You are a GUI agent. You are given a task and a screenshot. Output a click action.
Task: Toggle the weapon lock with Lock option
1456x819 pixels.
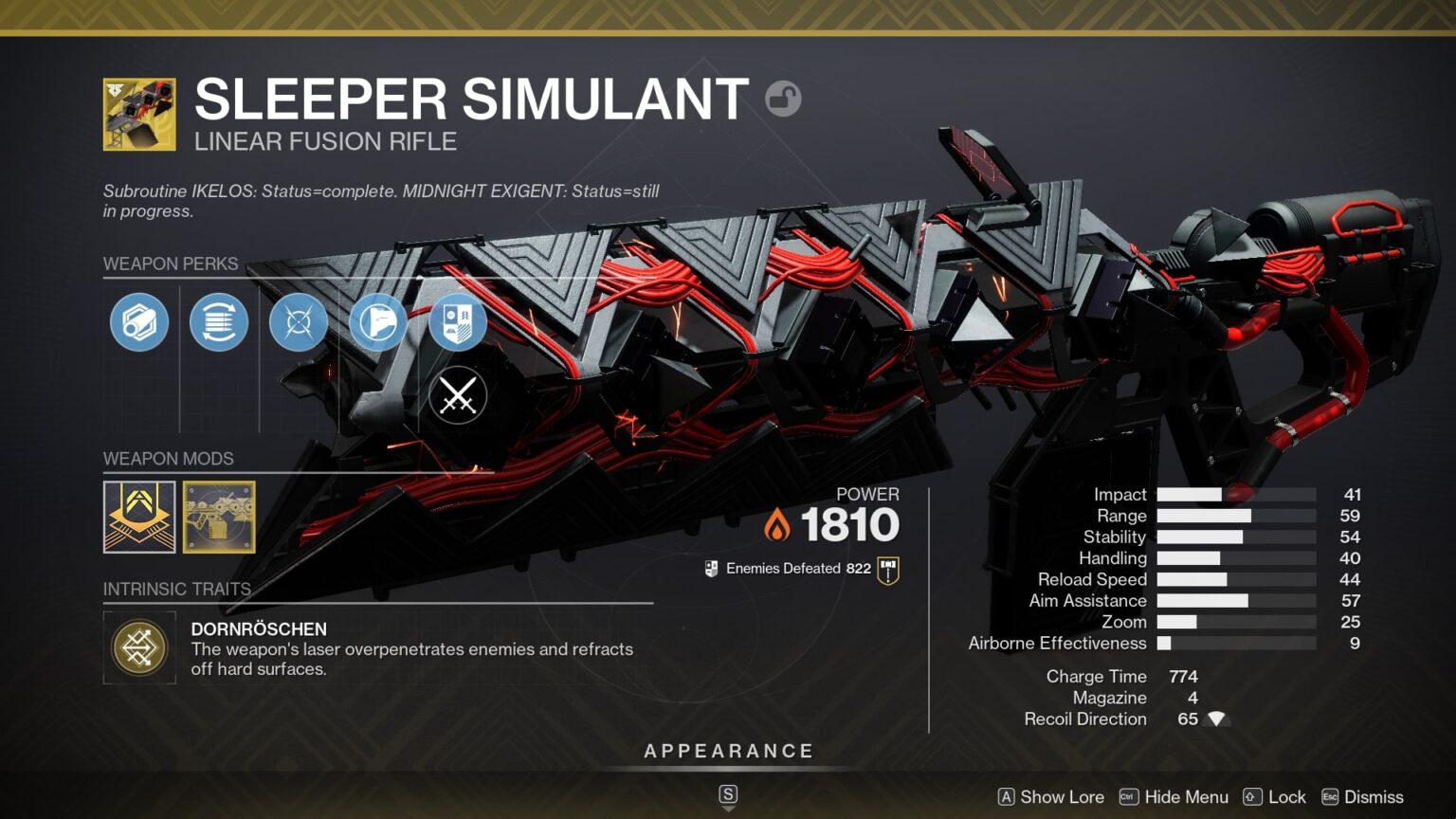click(x=1277, y=797)
